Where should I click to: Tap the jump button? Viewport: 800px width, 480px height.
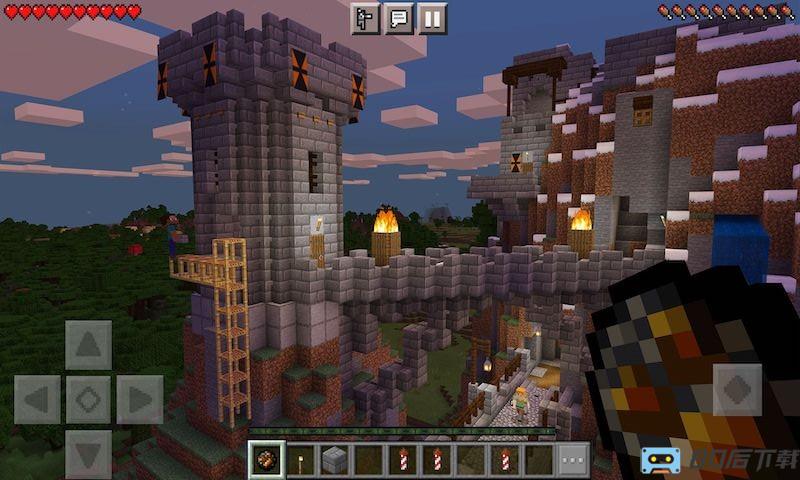737,389
